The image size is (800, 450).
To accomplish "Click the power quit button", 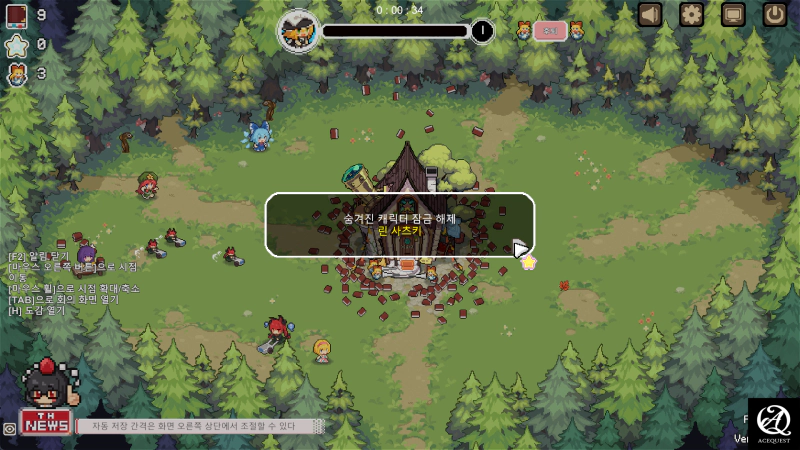I will (x=775, y=14).
